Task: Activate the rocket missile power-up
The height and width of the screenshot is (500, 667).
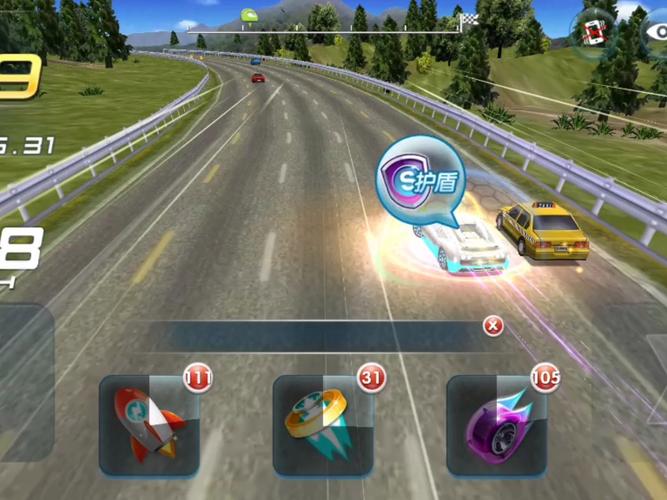Action: pyautogui.click(x=148, y=424)
